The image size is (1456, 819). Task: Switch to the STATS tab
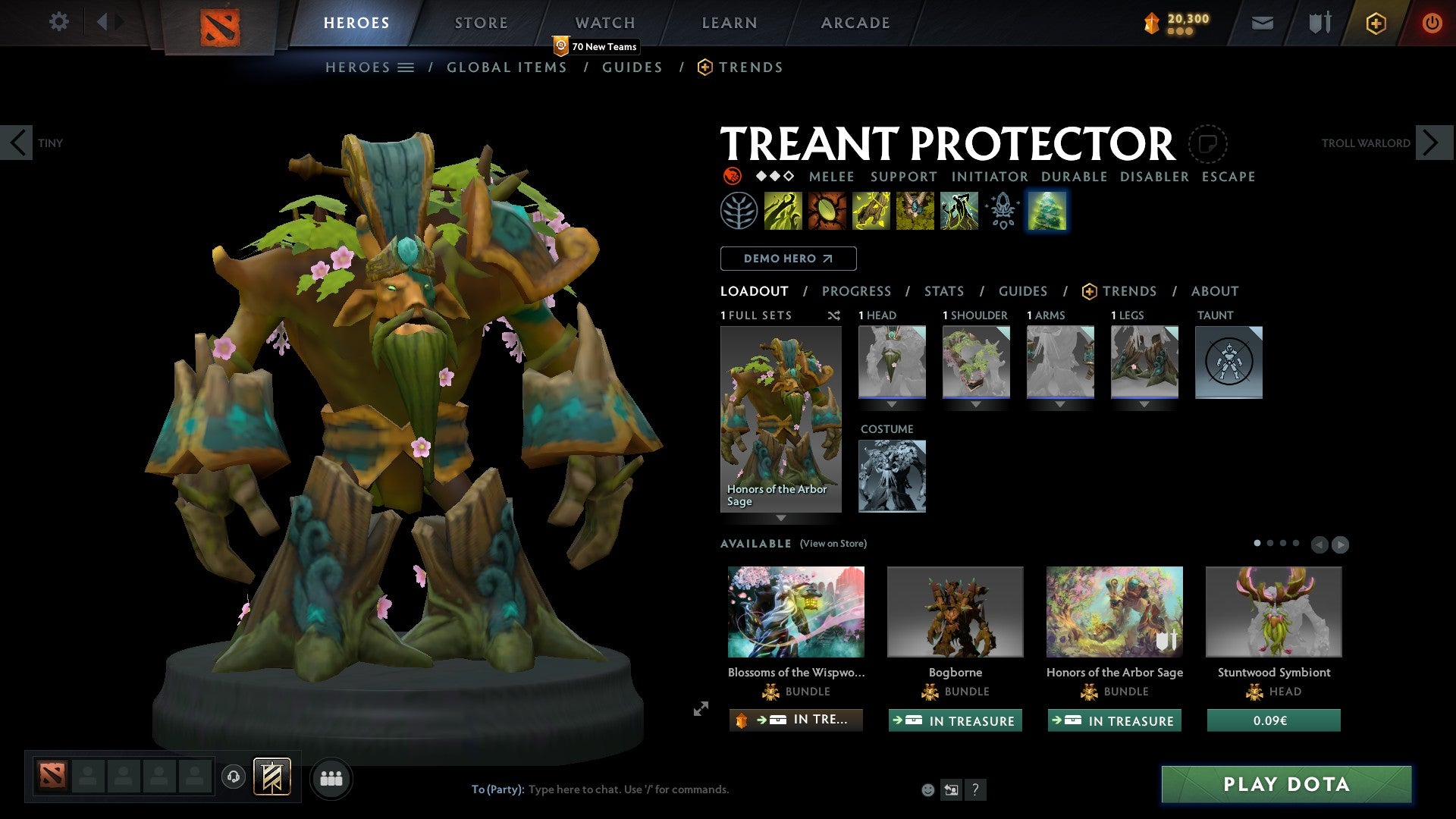click(x=943, y=290)
